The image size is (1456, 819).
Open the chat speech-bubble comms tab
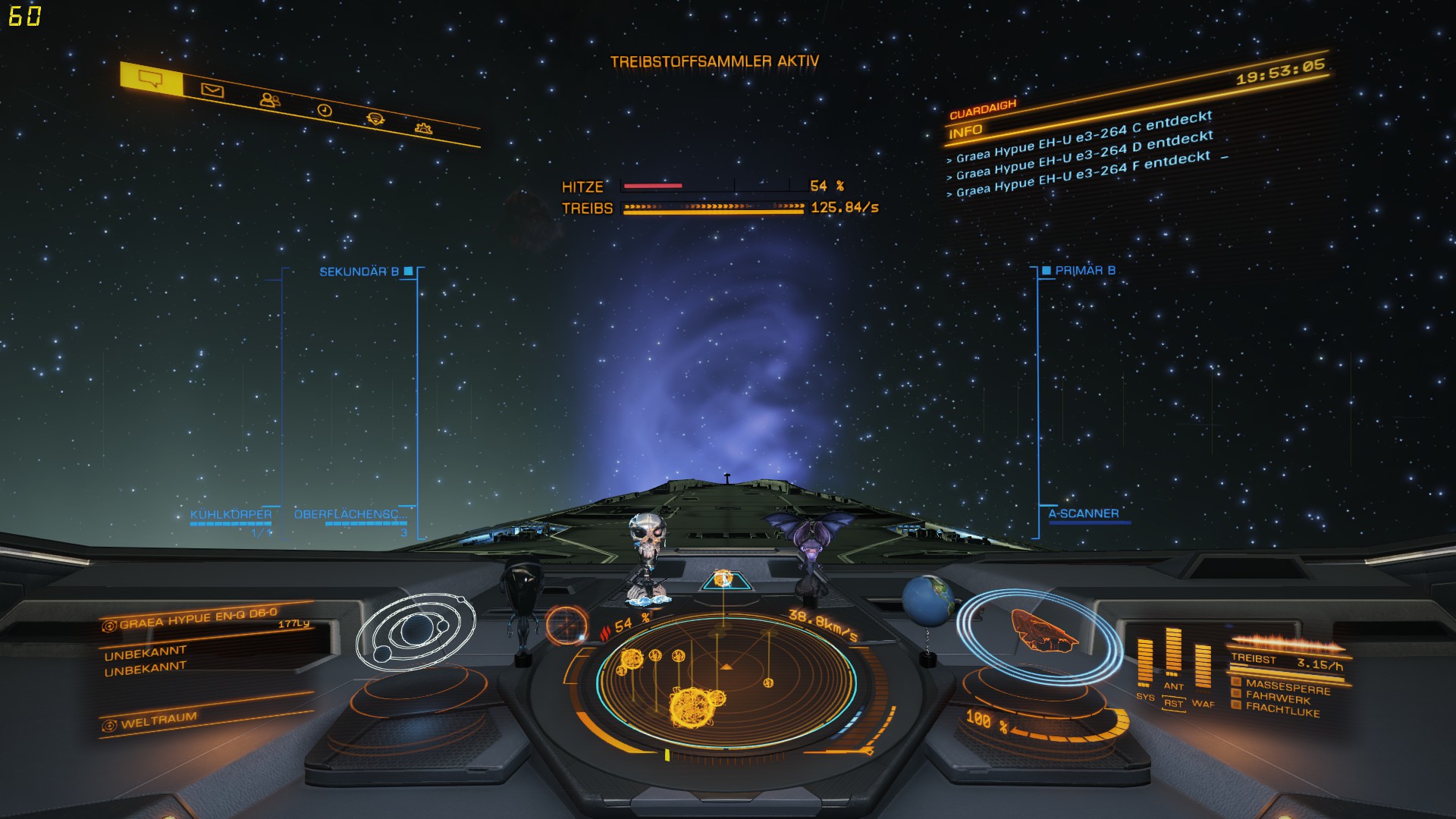[x=151, y=79]
